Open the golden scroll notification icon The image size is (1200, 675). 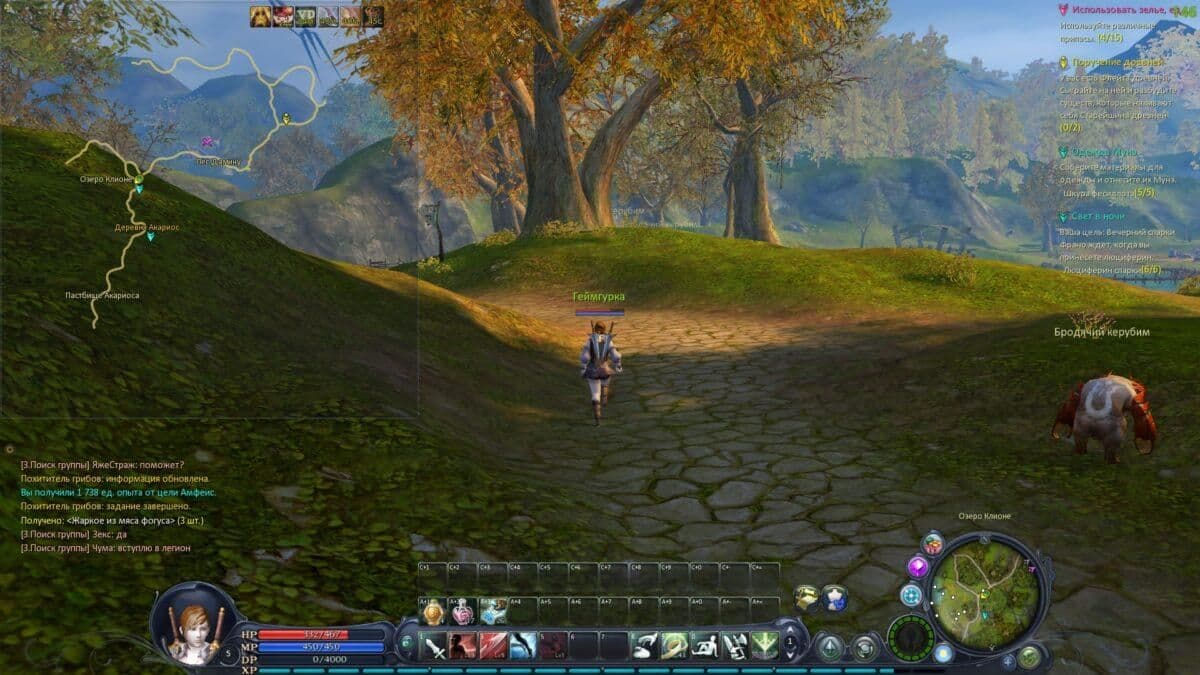[806, 597]
